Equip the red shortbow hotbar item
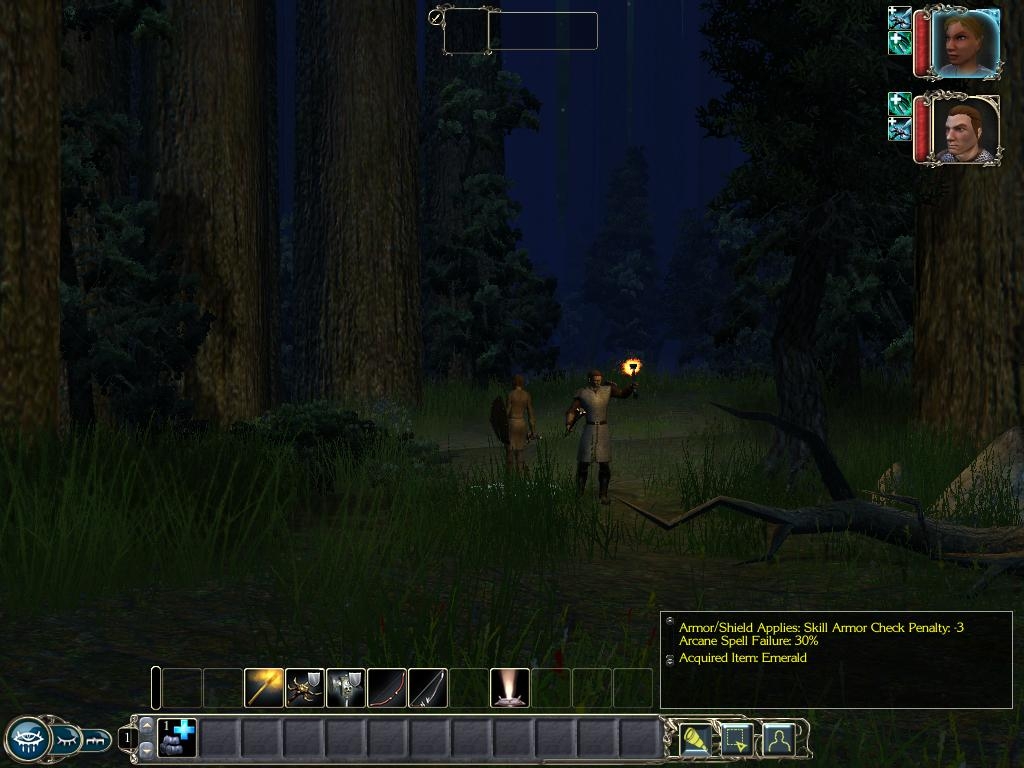1024x768 pixels. (x=386, y=688)
